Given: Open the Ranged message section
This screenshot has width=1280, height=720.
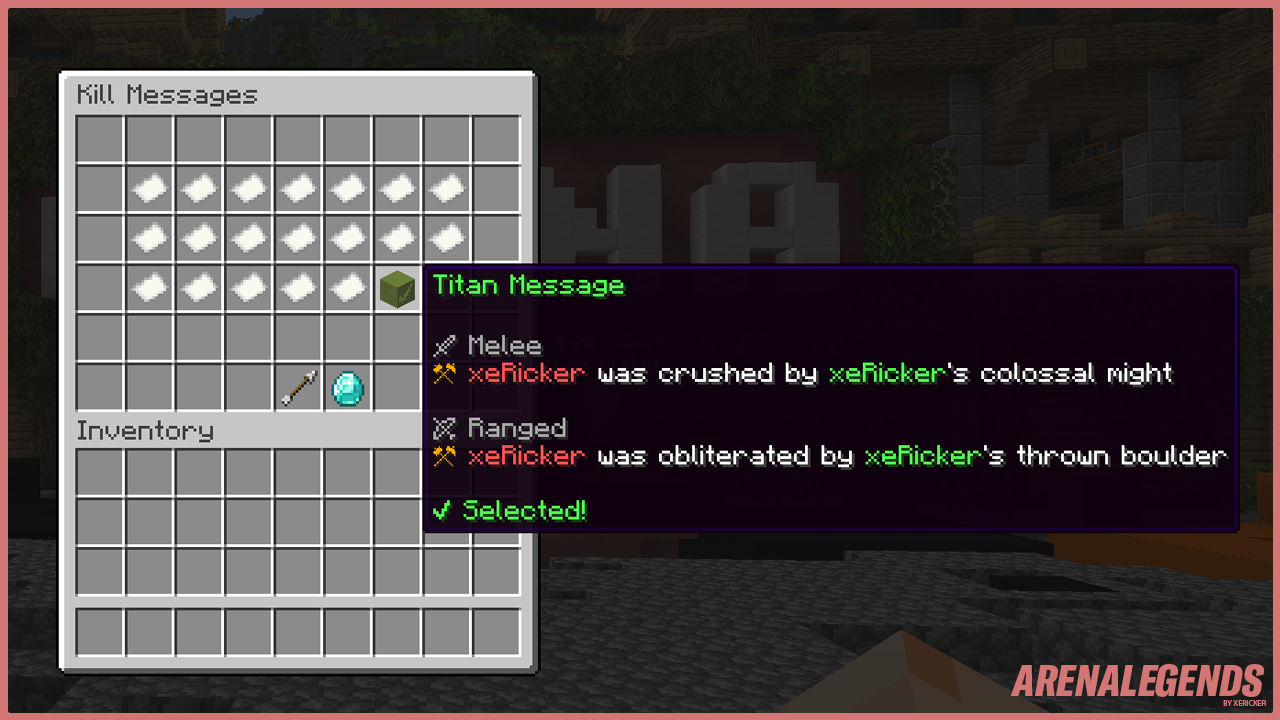Looking at the screenshot, I should pos(518,428).
